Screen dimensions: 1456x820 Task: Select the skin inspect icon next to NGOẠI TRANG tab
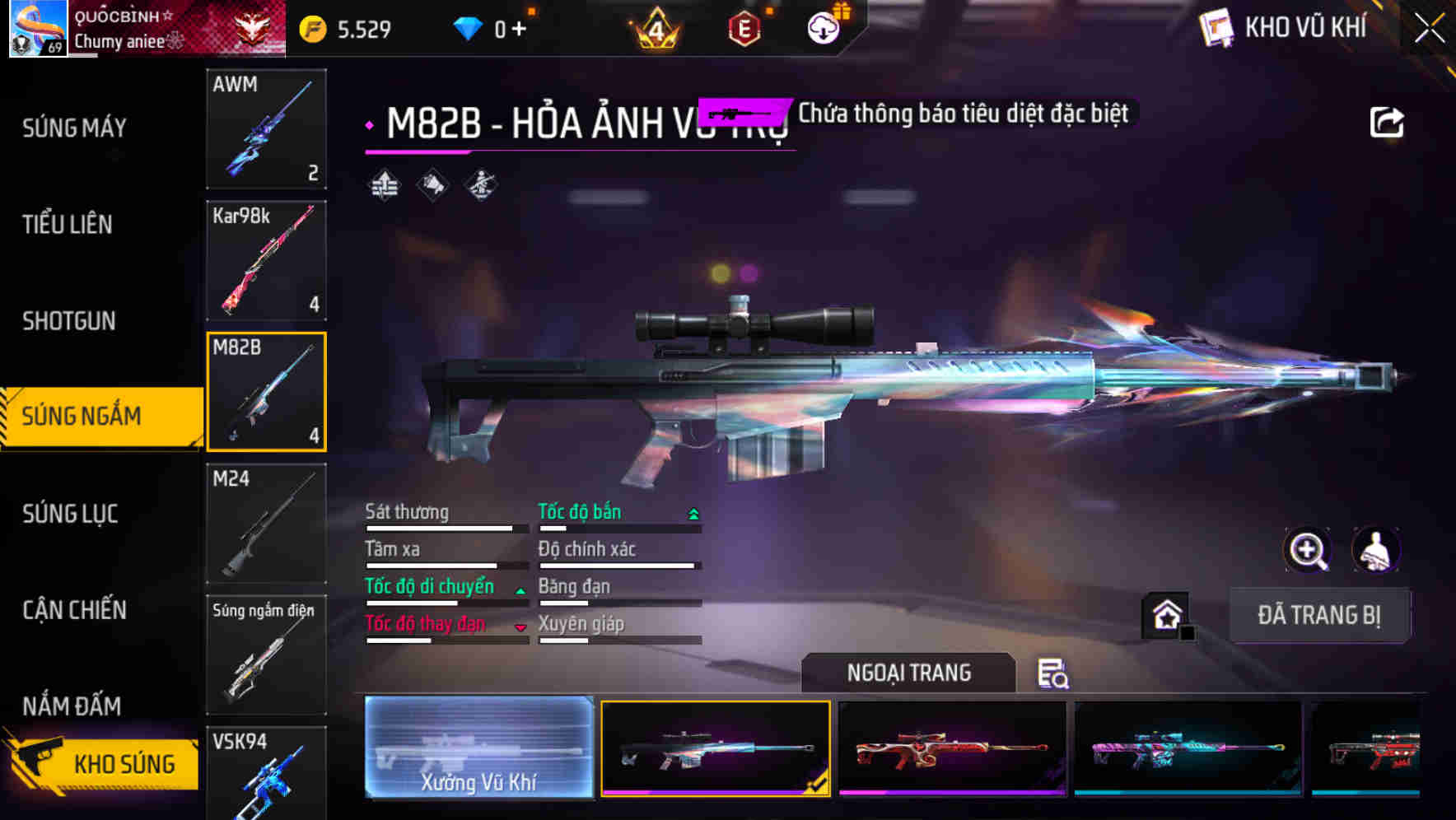(x=1053, y=673)
